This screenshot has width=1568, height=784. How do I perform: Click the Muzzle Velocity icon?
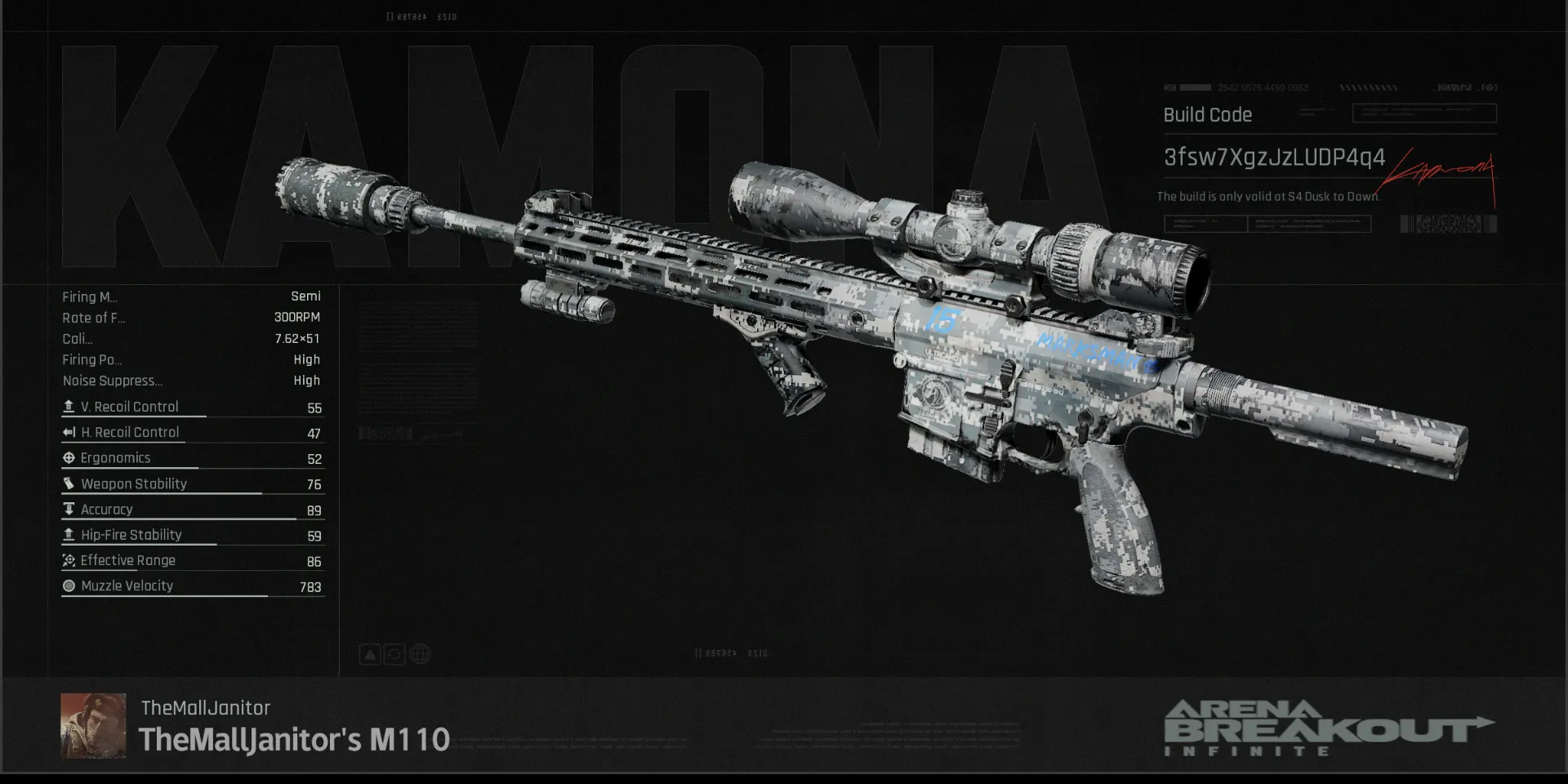click(x=69, y=586)
